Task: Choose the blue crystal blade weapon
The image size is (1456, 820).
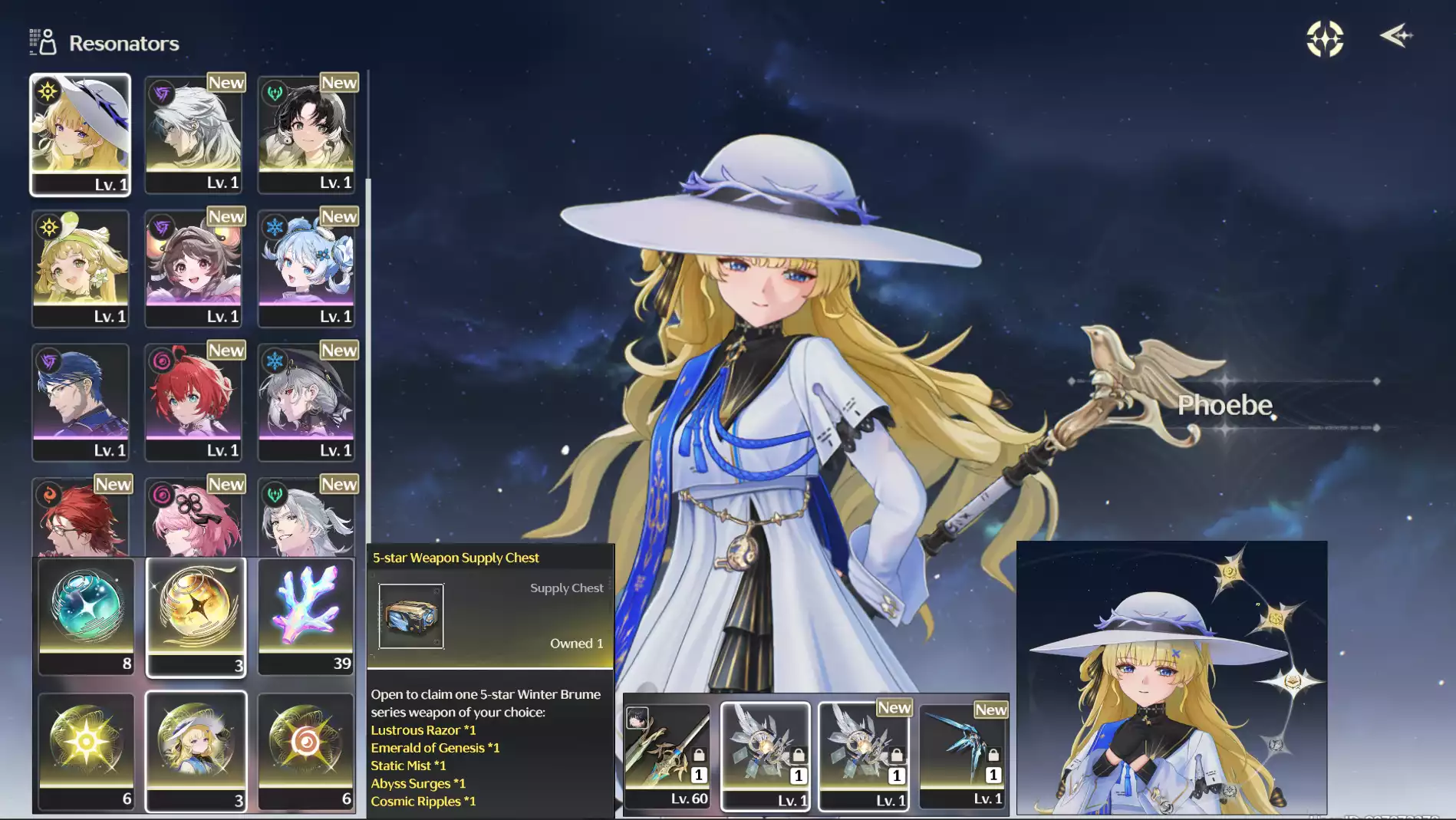Action: pyautogui.click(x=964, y=756)
